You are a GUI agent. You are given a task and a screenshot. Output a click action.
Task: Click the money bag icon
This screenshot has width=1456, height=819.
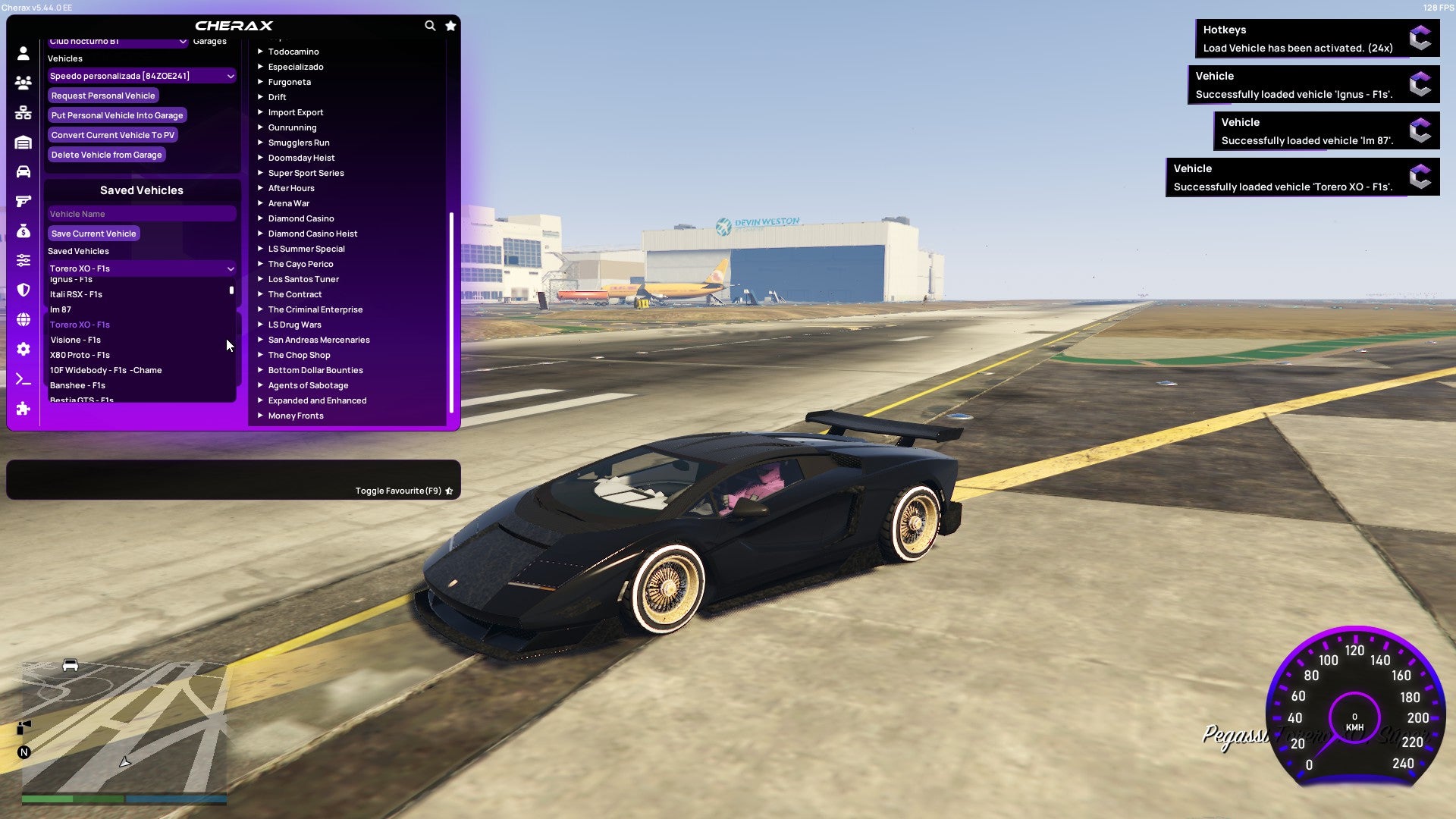(x=23, y=233)
